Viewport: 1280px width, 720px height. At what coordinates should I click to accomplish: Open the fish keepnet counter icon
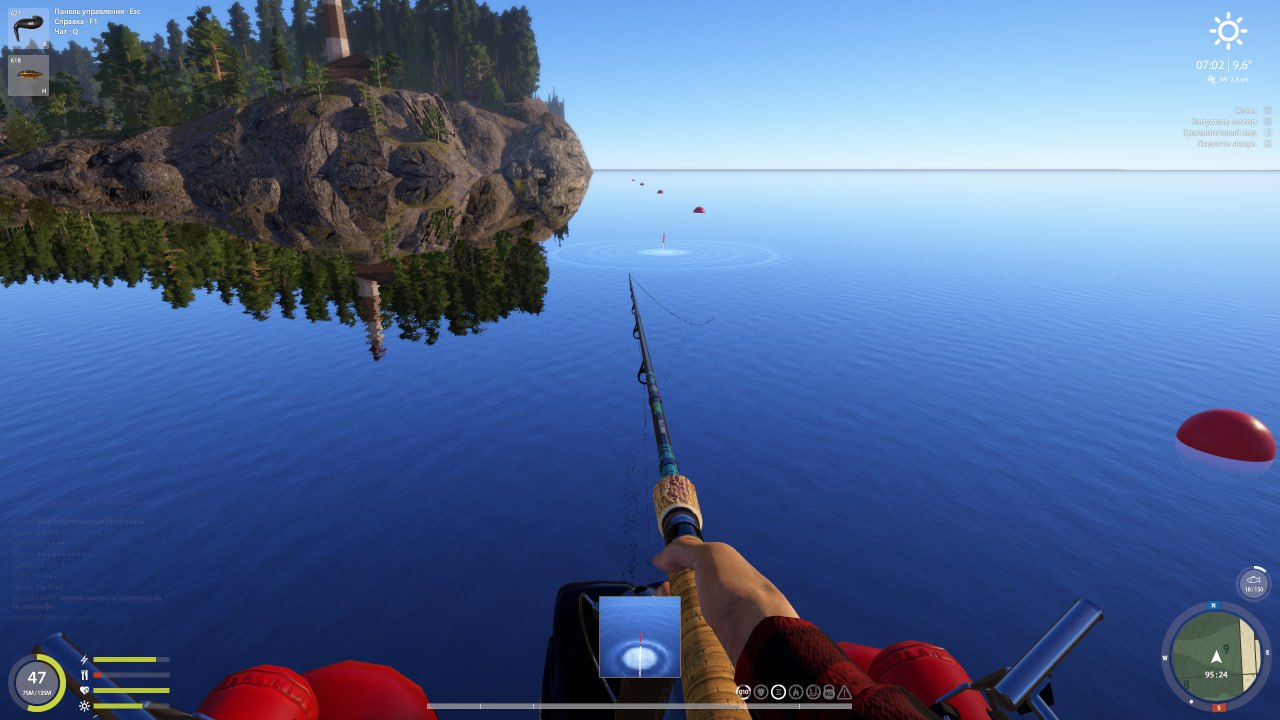coord(1253,584)
